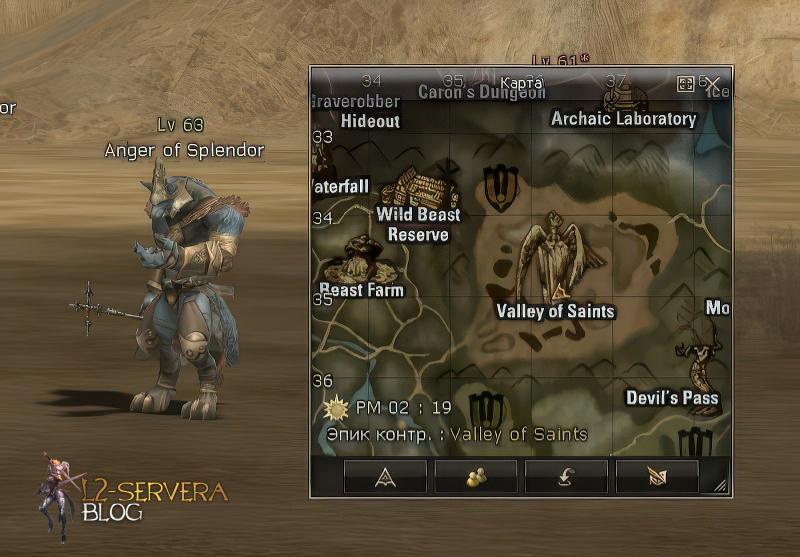
Task: Click the resize grip of map window
Action: (x=720, y=486)
